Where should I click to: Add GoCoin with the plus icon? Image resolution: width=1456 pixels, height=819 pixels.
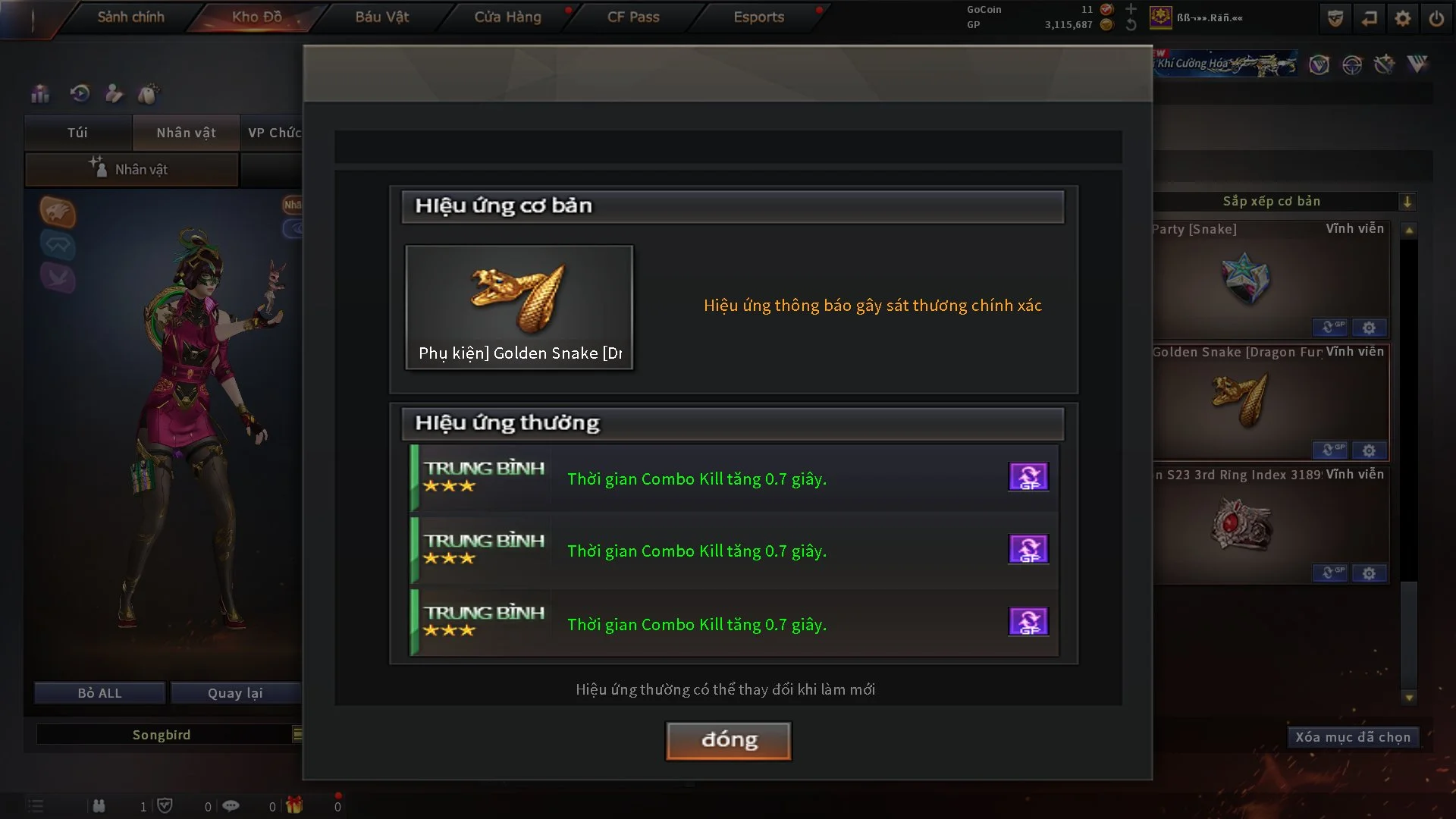(x=1131, y=9)
